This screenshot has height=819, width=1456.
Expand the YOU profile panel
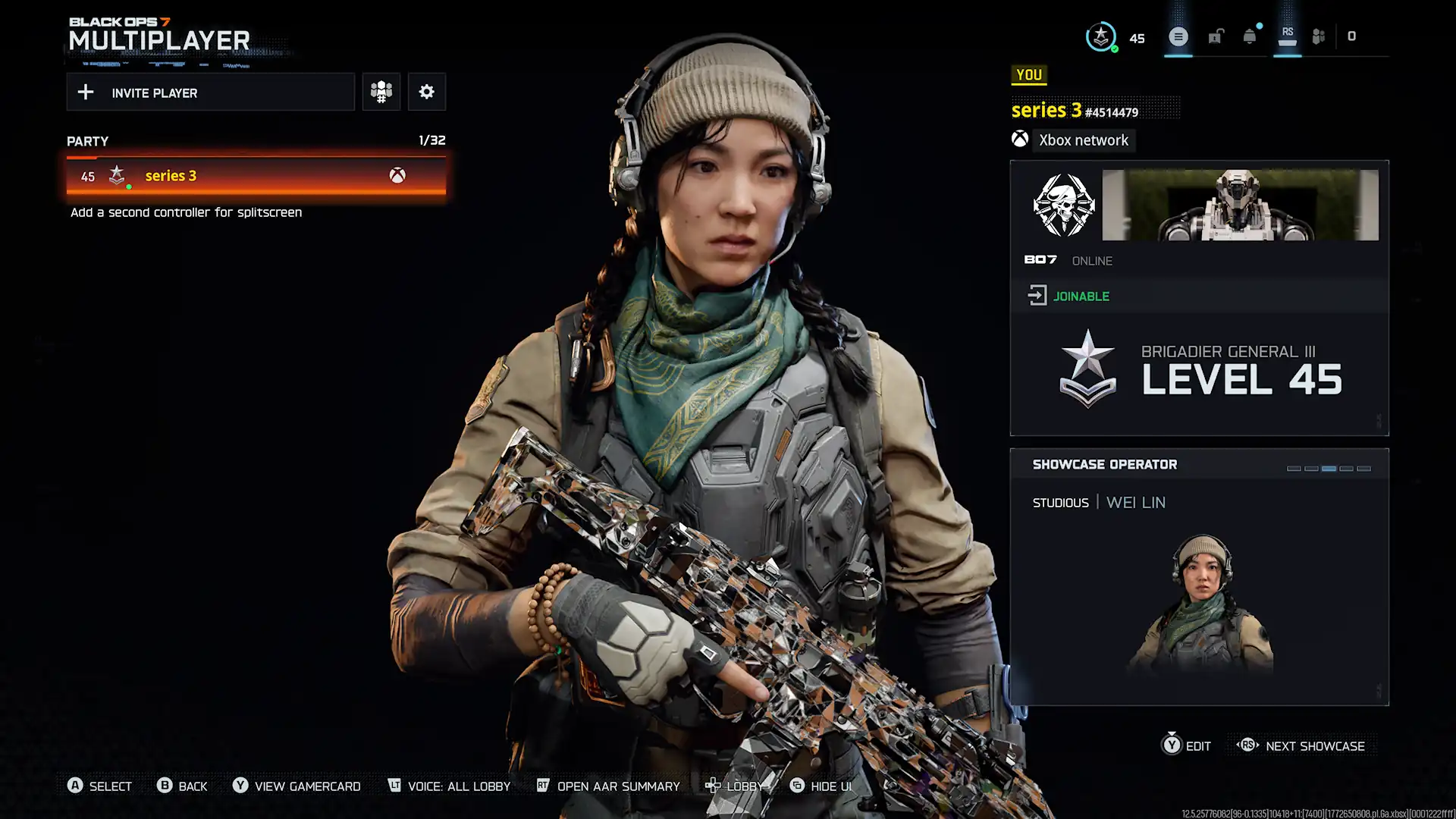click(x=1029, y=75)
